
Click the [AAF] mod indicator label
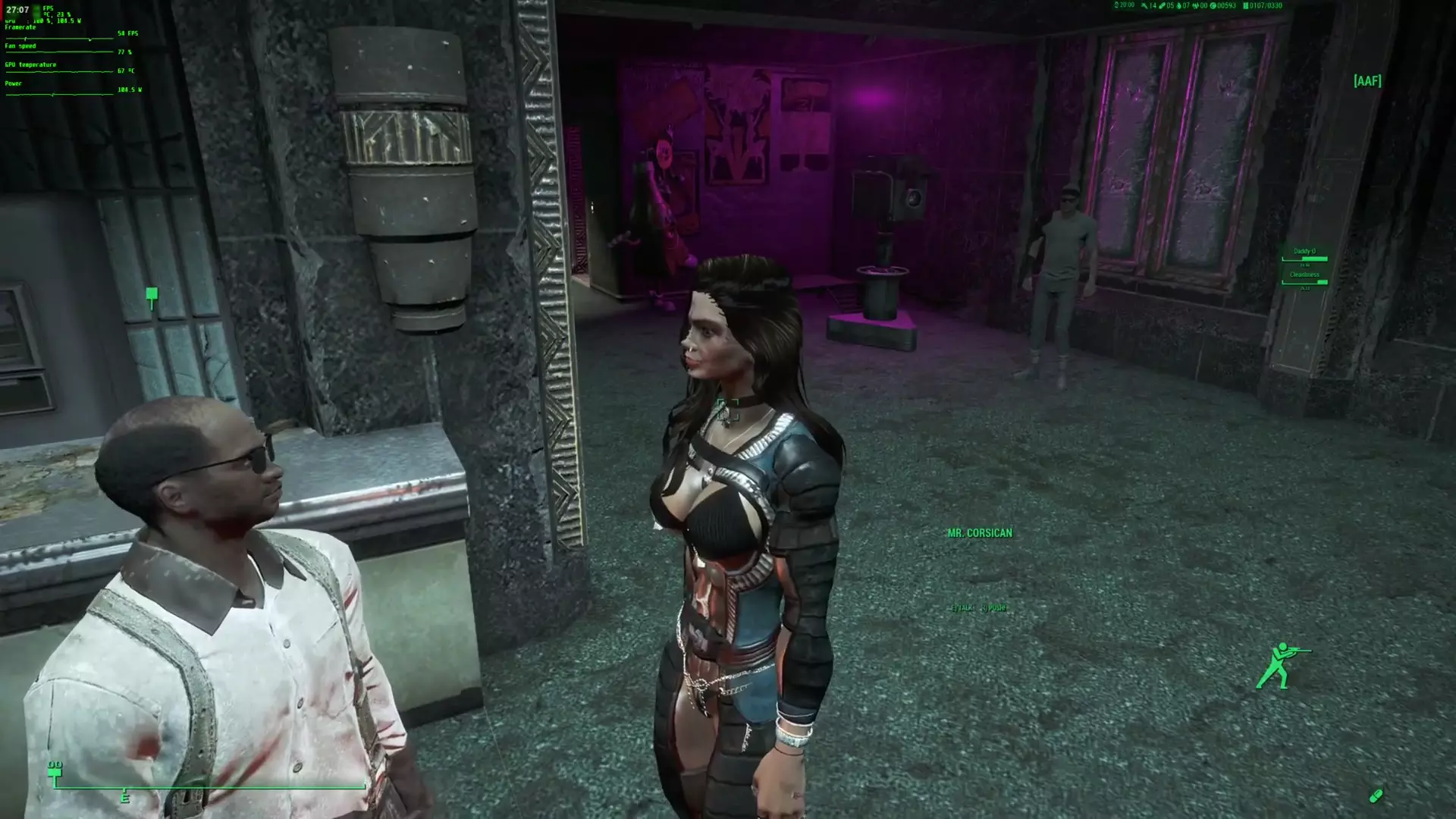coord(1367,80)
